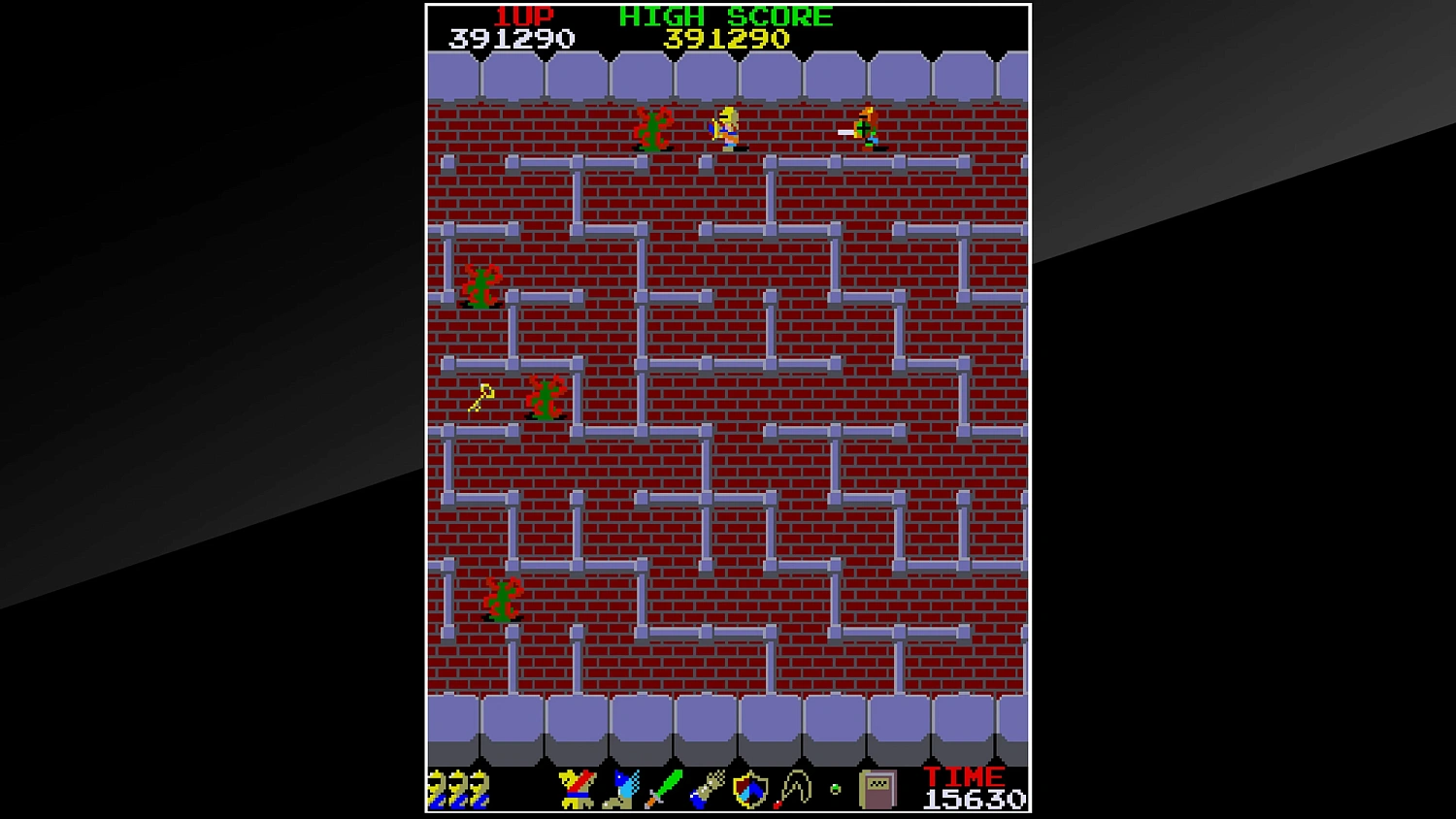Click the whip icon in the inventory bar
This screenshot has height=819, width=1456.
click(794, 788)
